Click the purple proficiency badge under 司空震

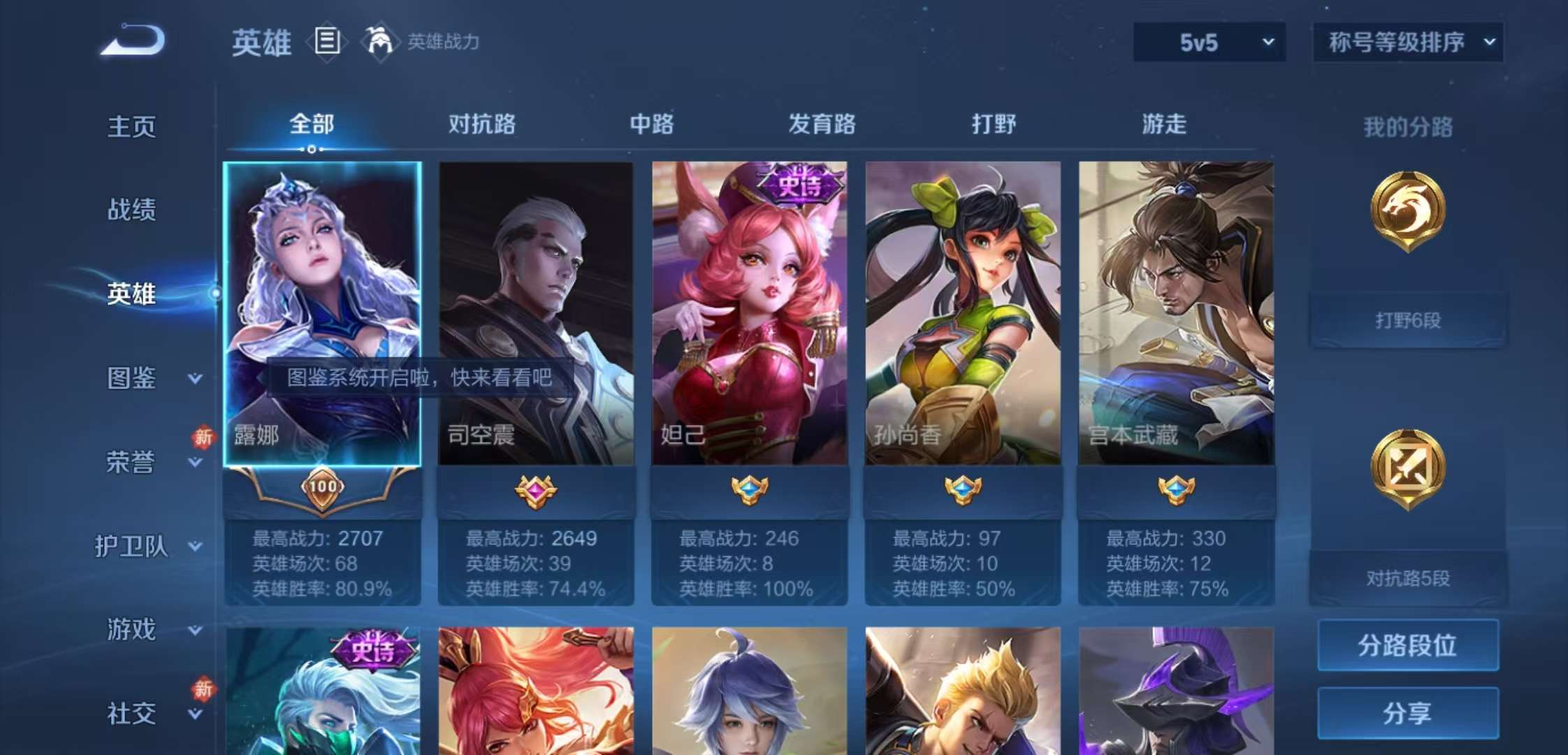535,490
